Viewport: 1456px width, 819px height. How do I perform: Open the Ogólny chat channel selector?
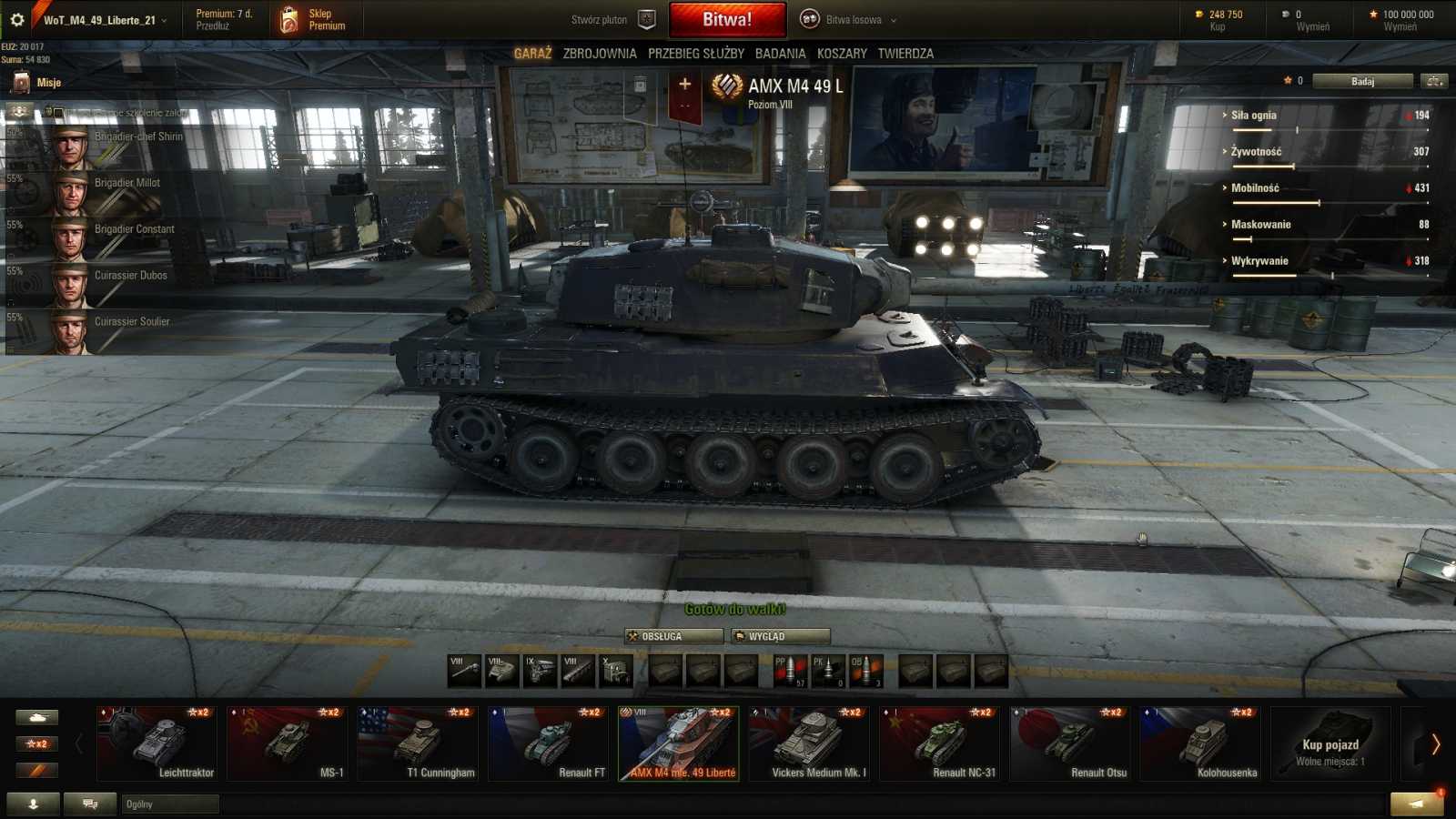coord(168,804)
